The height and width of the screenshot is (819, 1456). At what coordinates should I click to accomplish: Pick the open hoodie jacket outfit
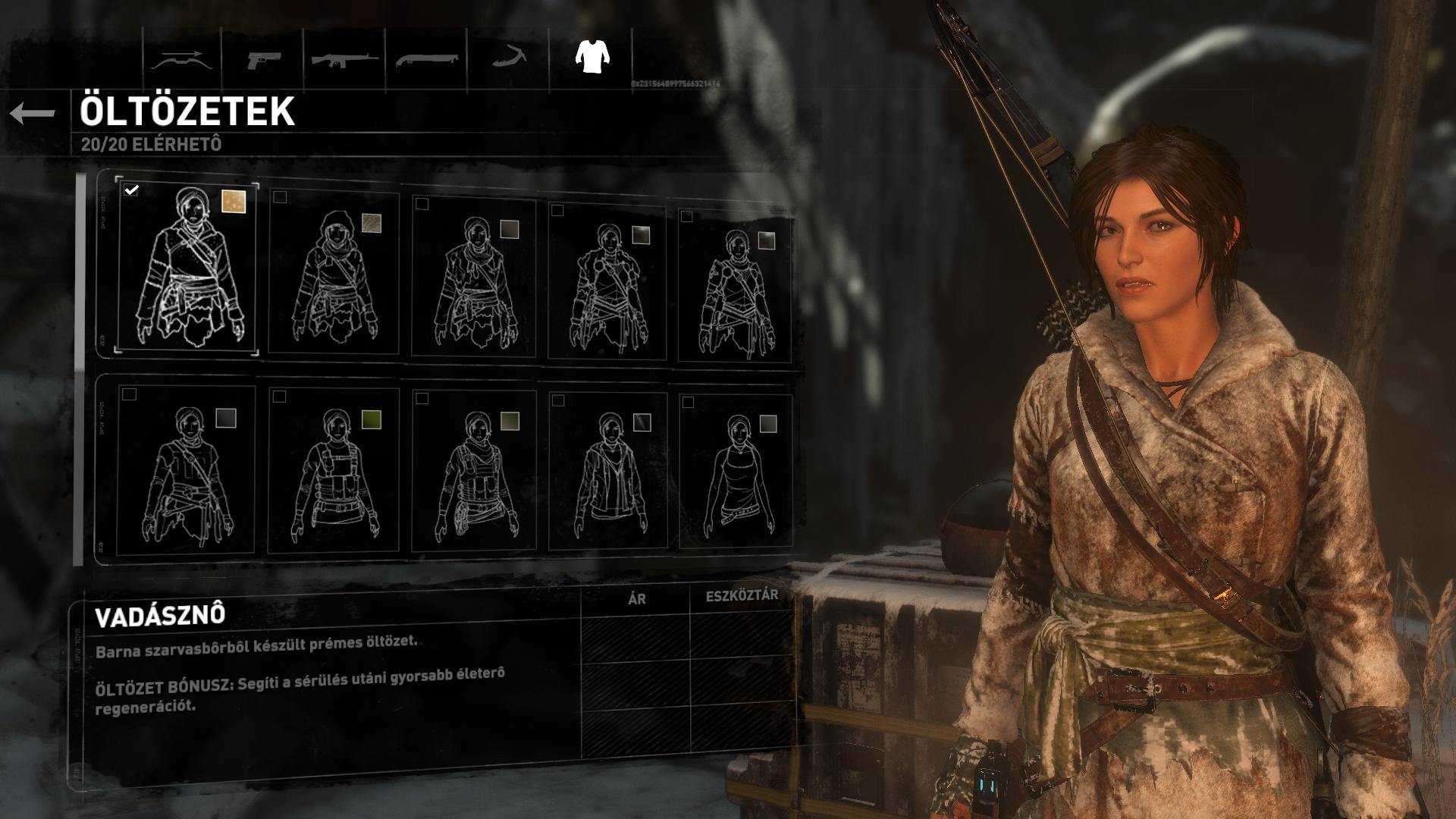(607, 470)
